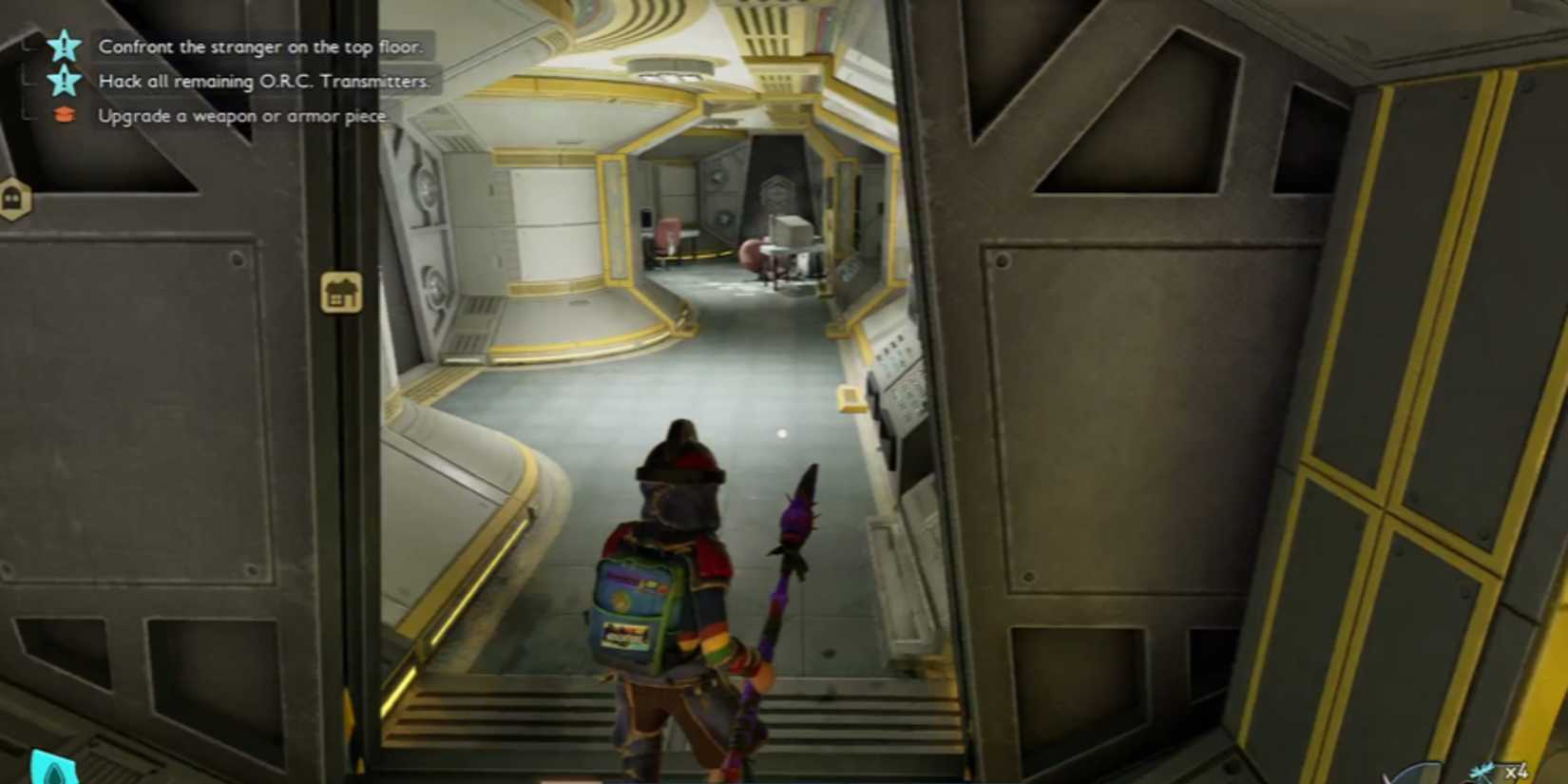Expand details under the upgrade objective

pyautogui.click(x=29, y=114)
